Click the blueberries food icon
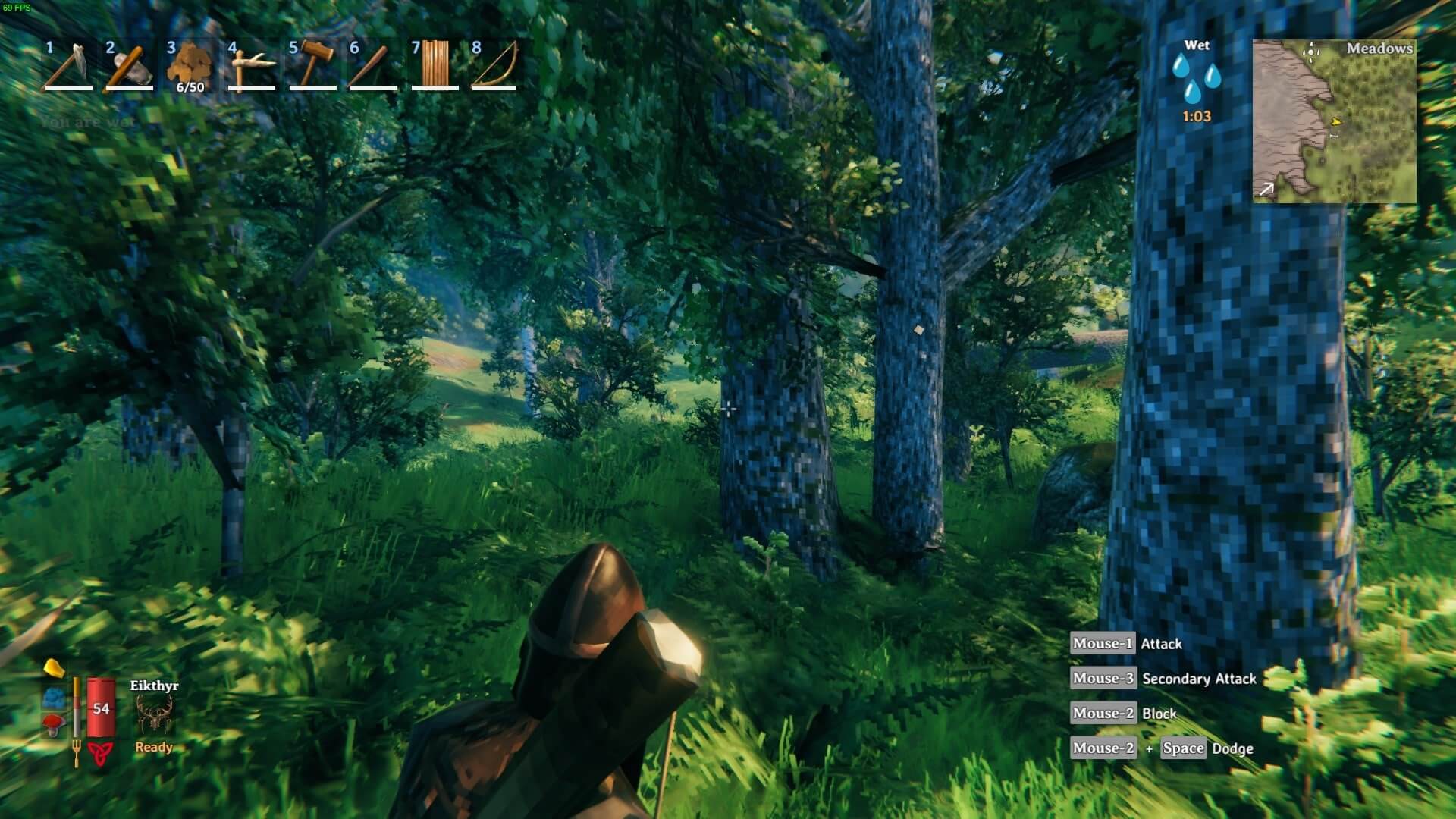The height and width of the screenshot is (819, 1456). pos(53,698)
